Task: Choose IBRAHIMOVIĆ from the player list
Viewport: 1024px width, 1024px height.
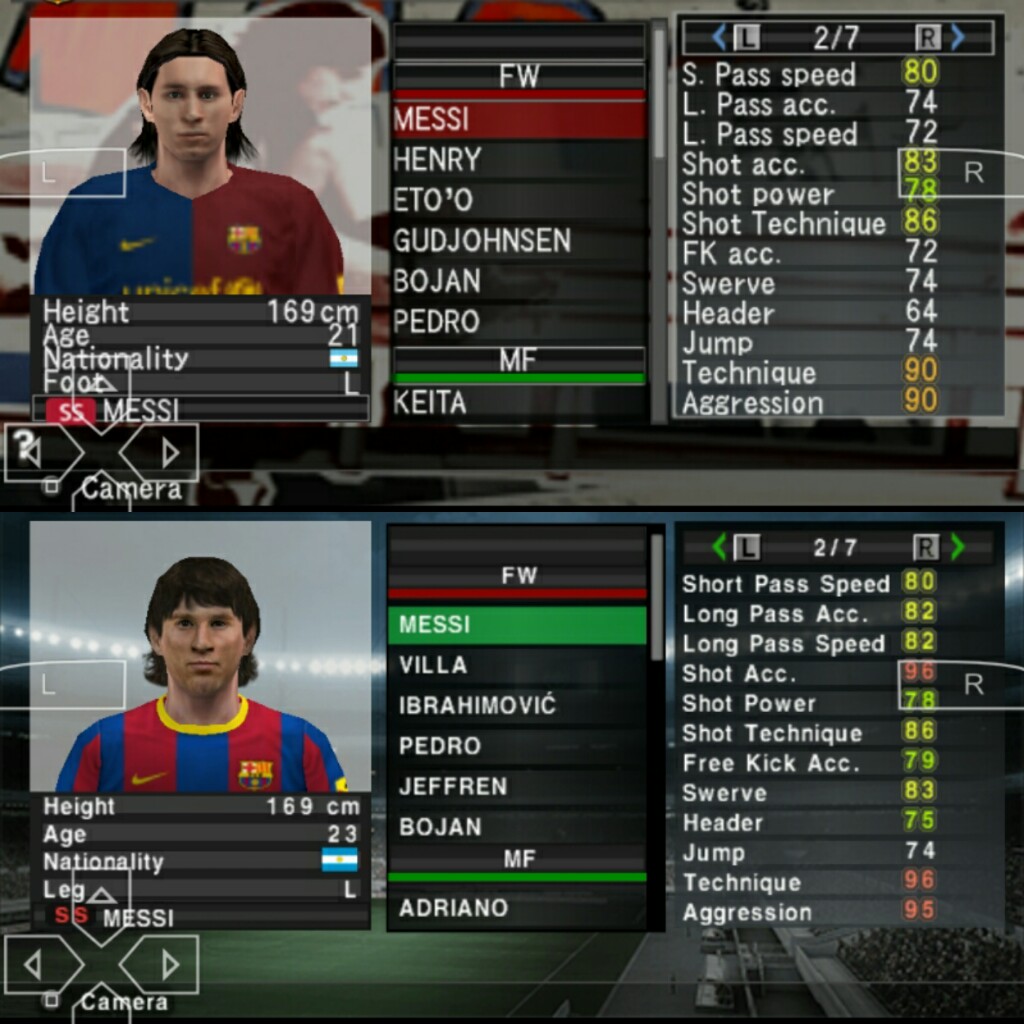Action: (516, 705)
